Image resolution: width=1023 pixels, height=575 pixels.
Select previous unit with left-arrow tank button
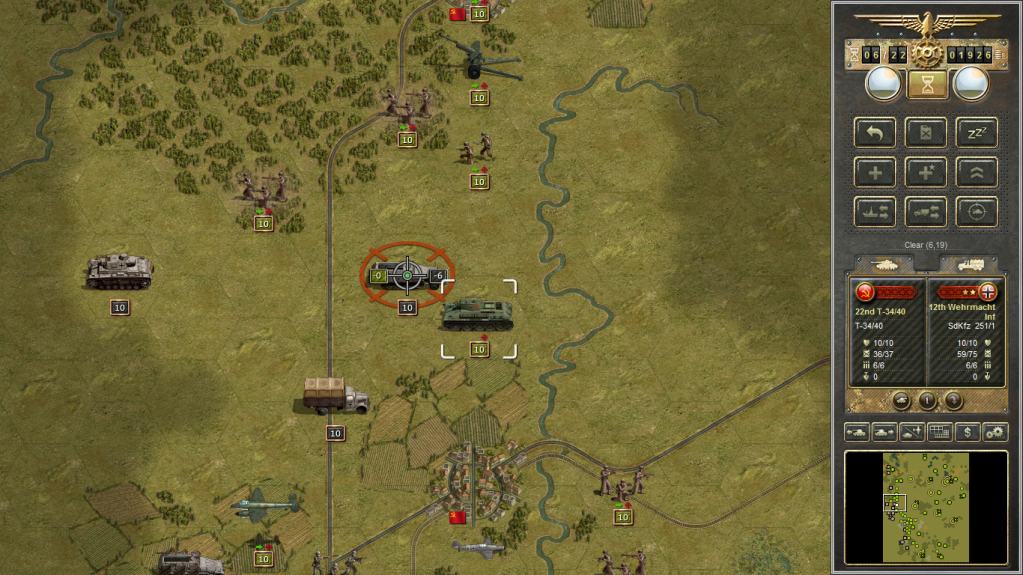tap(857, 432)
